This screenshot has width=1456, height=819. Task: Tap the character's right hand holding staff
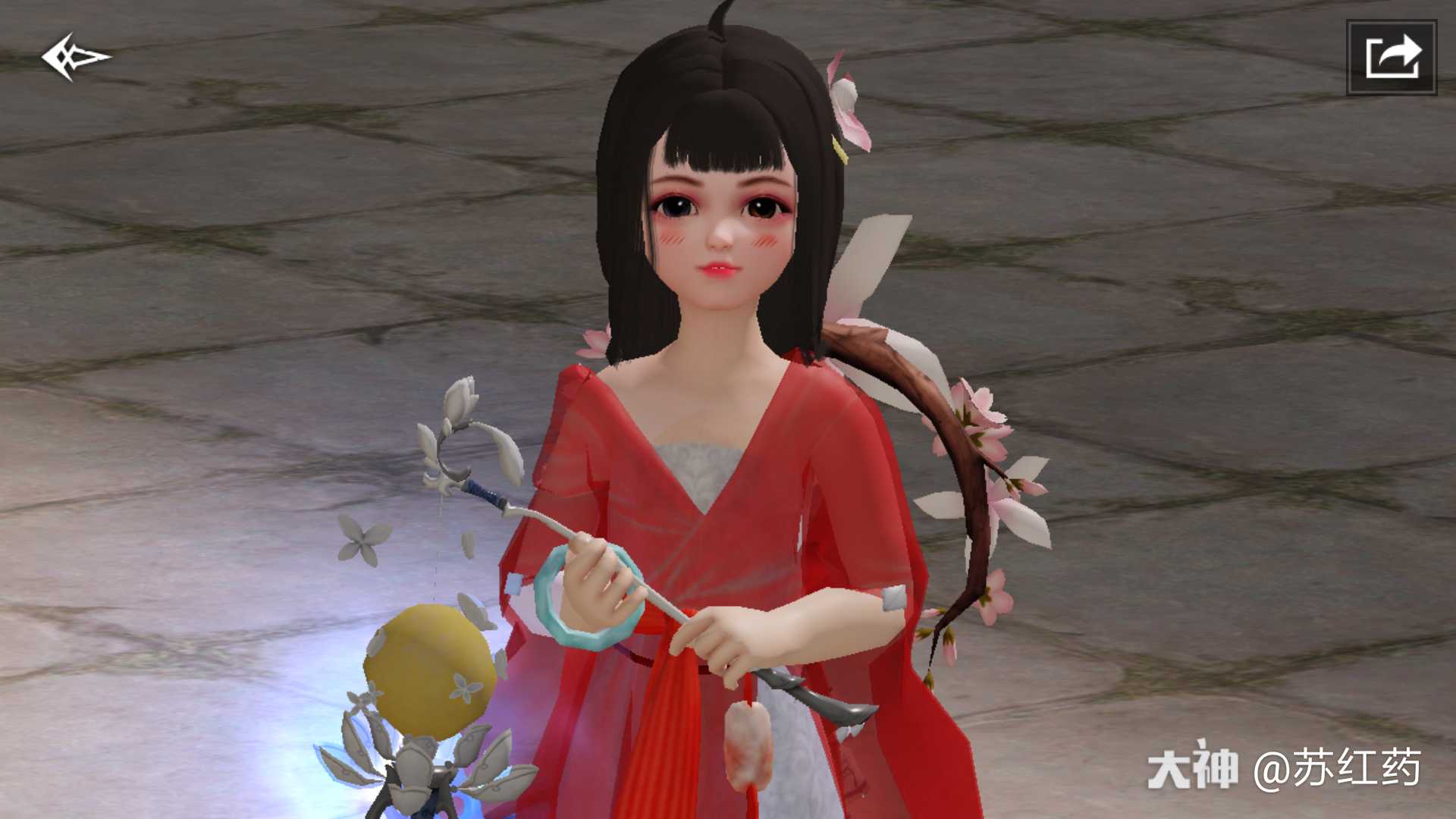599,576
